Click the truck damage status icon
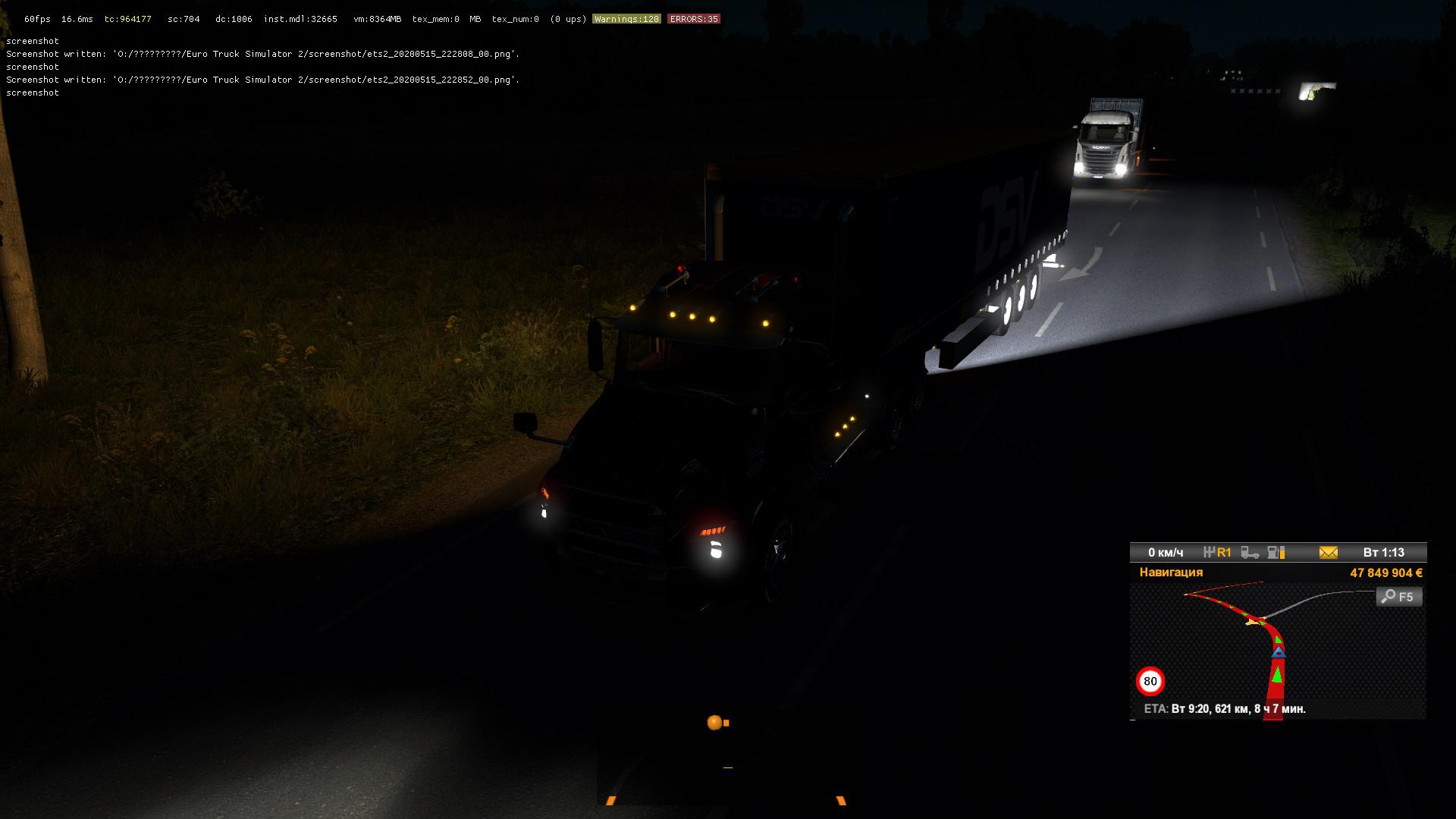The width and height of the screenshot is (1456, 819). [1250, 553]
